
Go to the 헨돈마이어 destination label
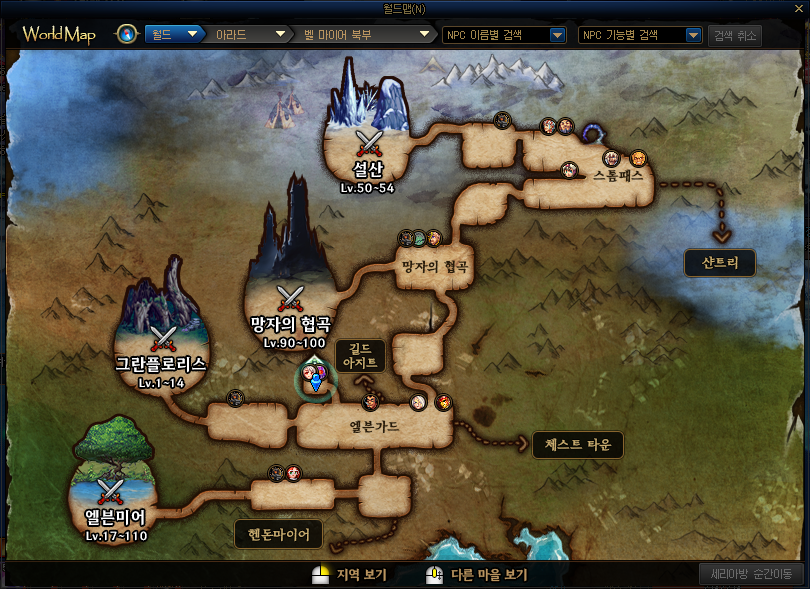tap(279, 535)
